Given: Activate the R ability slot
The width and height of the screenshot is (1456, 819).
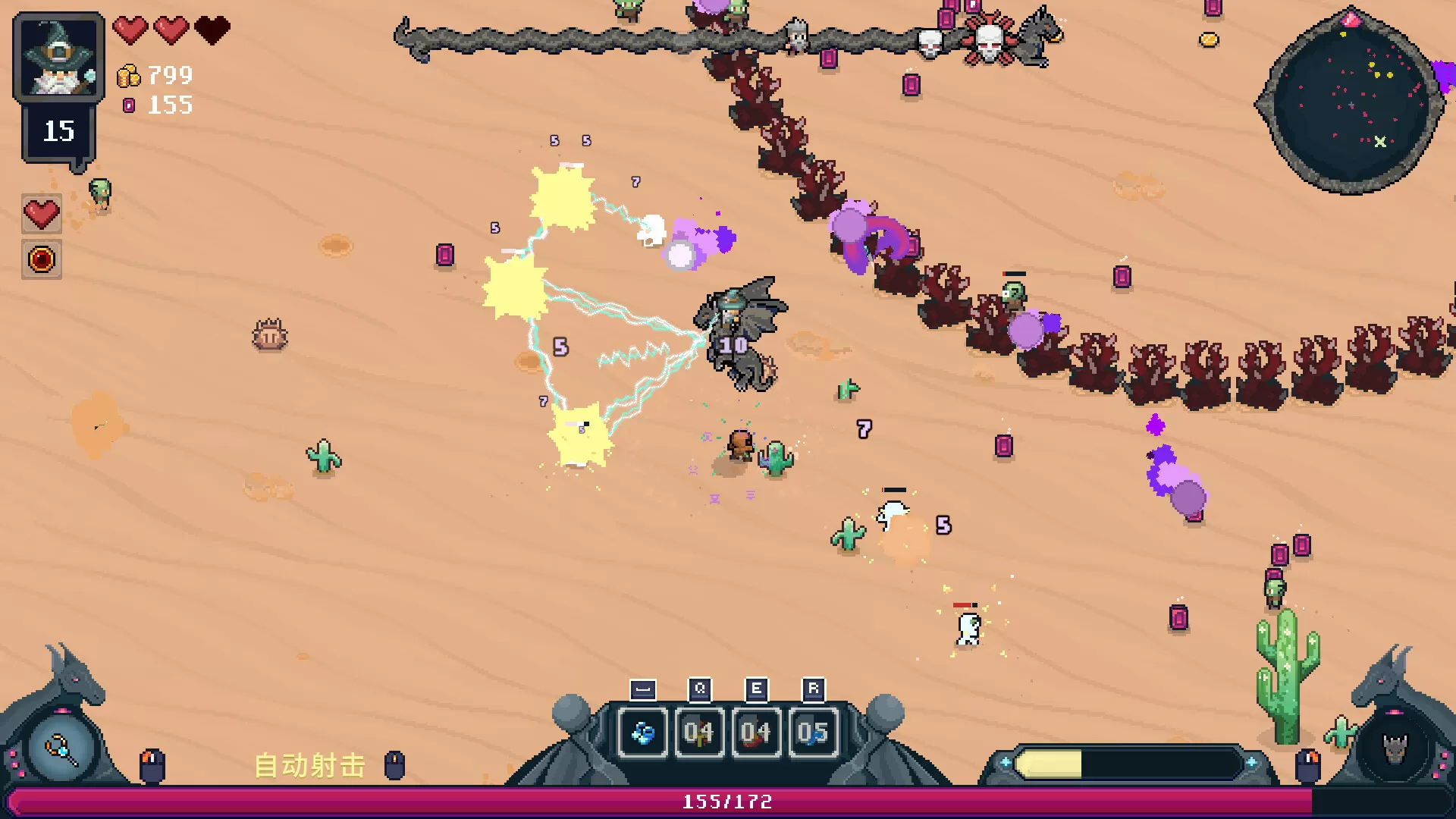Looking at the screenshot, I should (813, 733).
